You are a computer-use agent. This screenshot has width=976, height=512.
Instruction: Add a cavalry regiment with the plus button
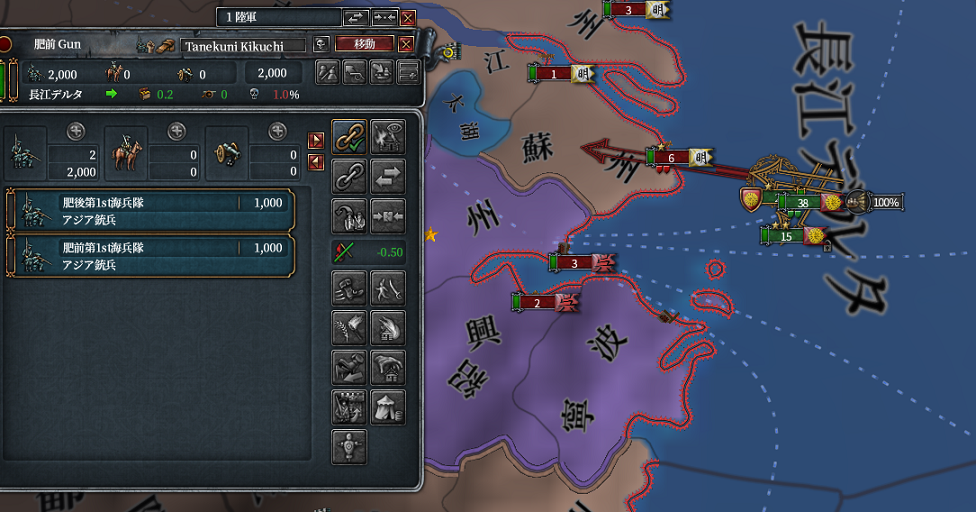[177, 131]
